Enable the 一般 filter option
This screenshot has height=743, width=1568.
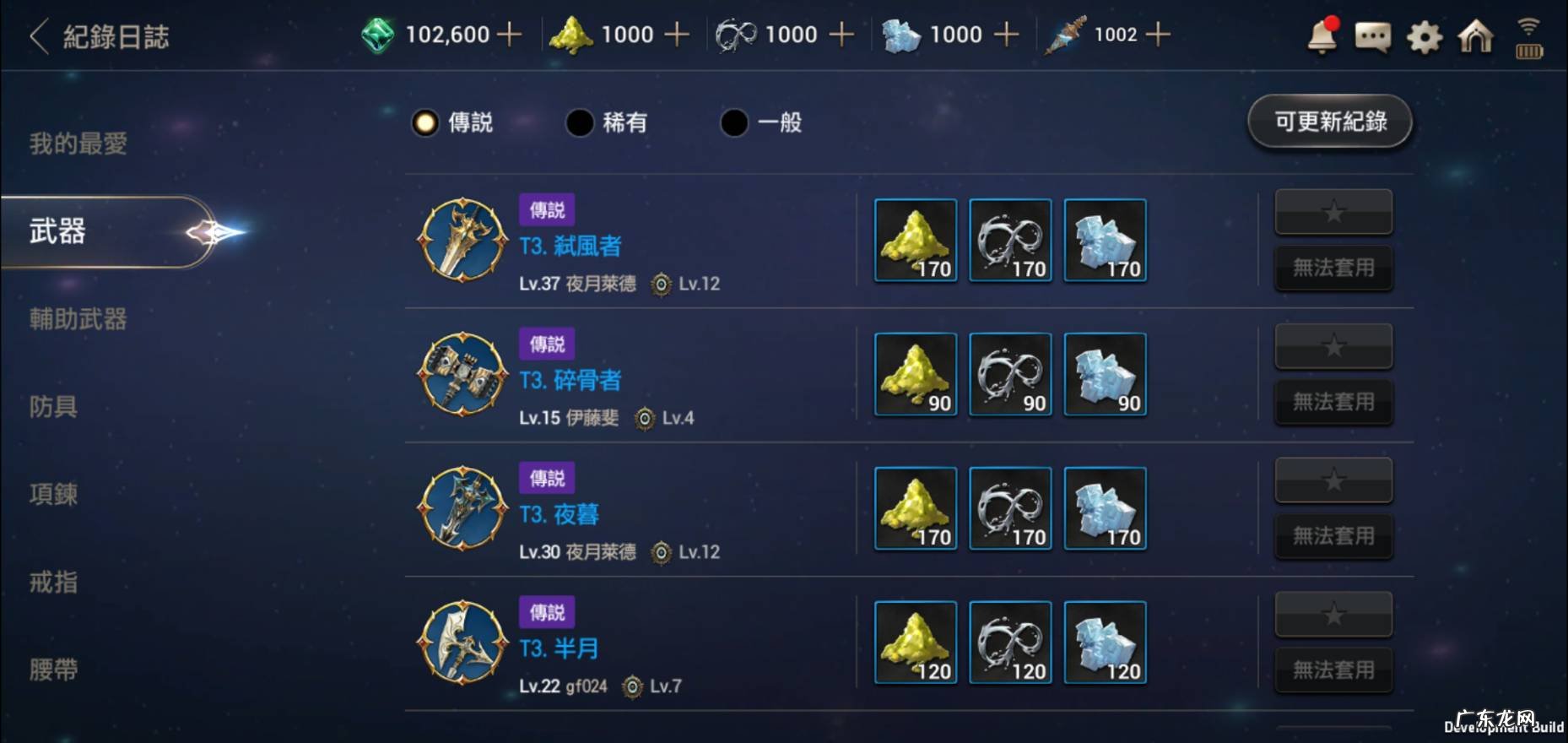click(x=761, y=123)
